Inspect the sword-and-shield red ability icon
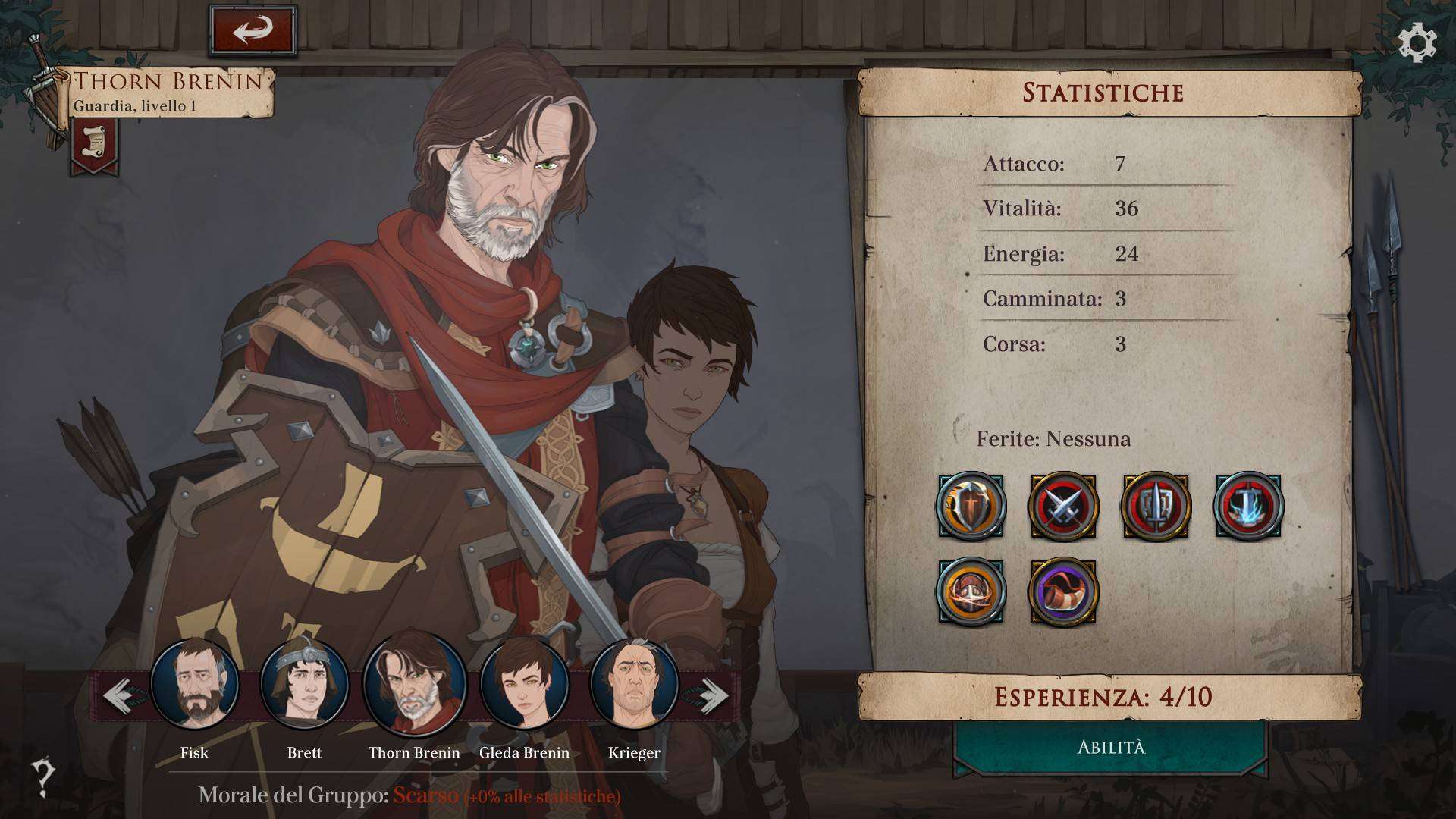 pyautogui.click(x=1156, y=507)
